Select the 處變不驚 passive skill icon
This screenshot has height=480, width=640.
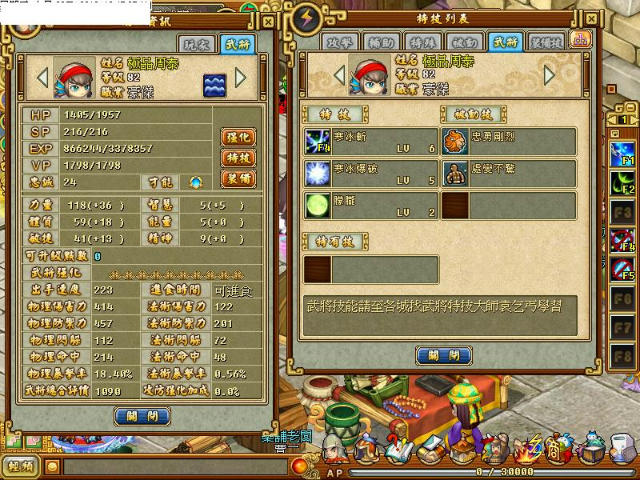[x=455, y=173]
